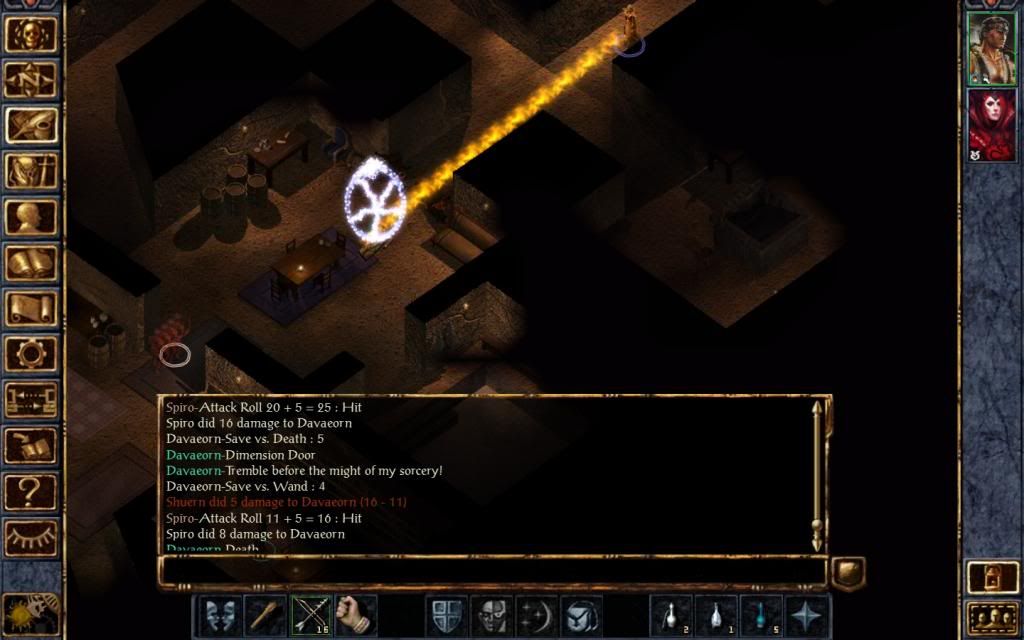Toggle the eye icon on the sidebar
The image size is (1024, 640).
click(31, 537)
